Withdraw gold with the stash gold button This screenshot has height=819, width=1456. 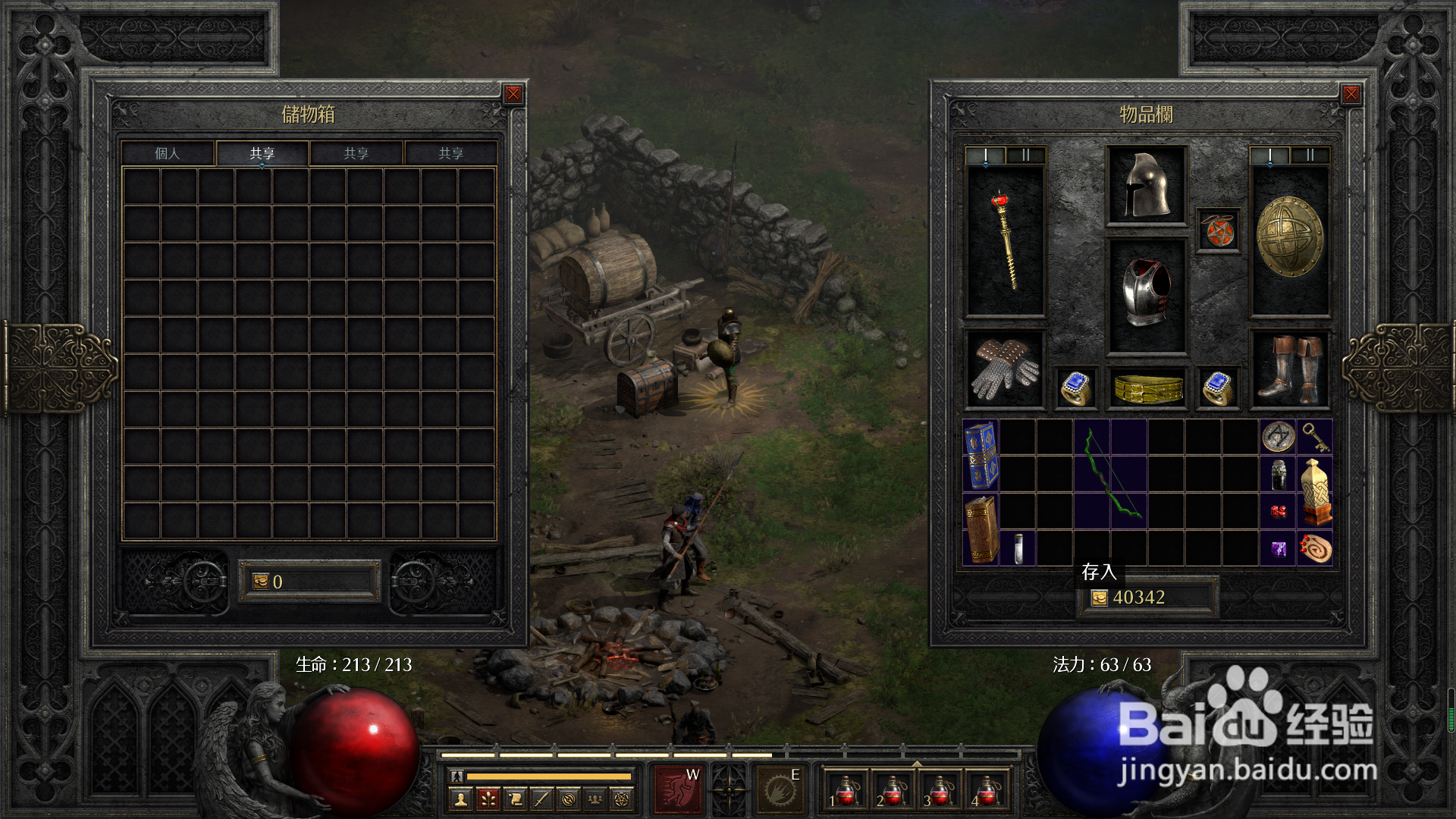261,582
